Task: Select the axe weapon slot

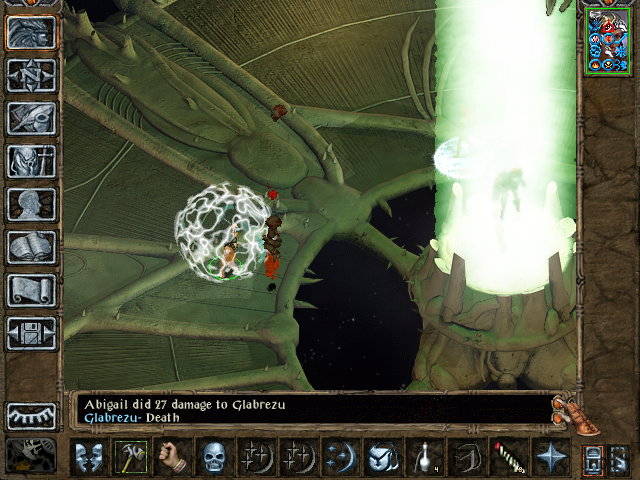Action: pos(130,457)
